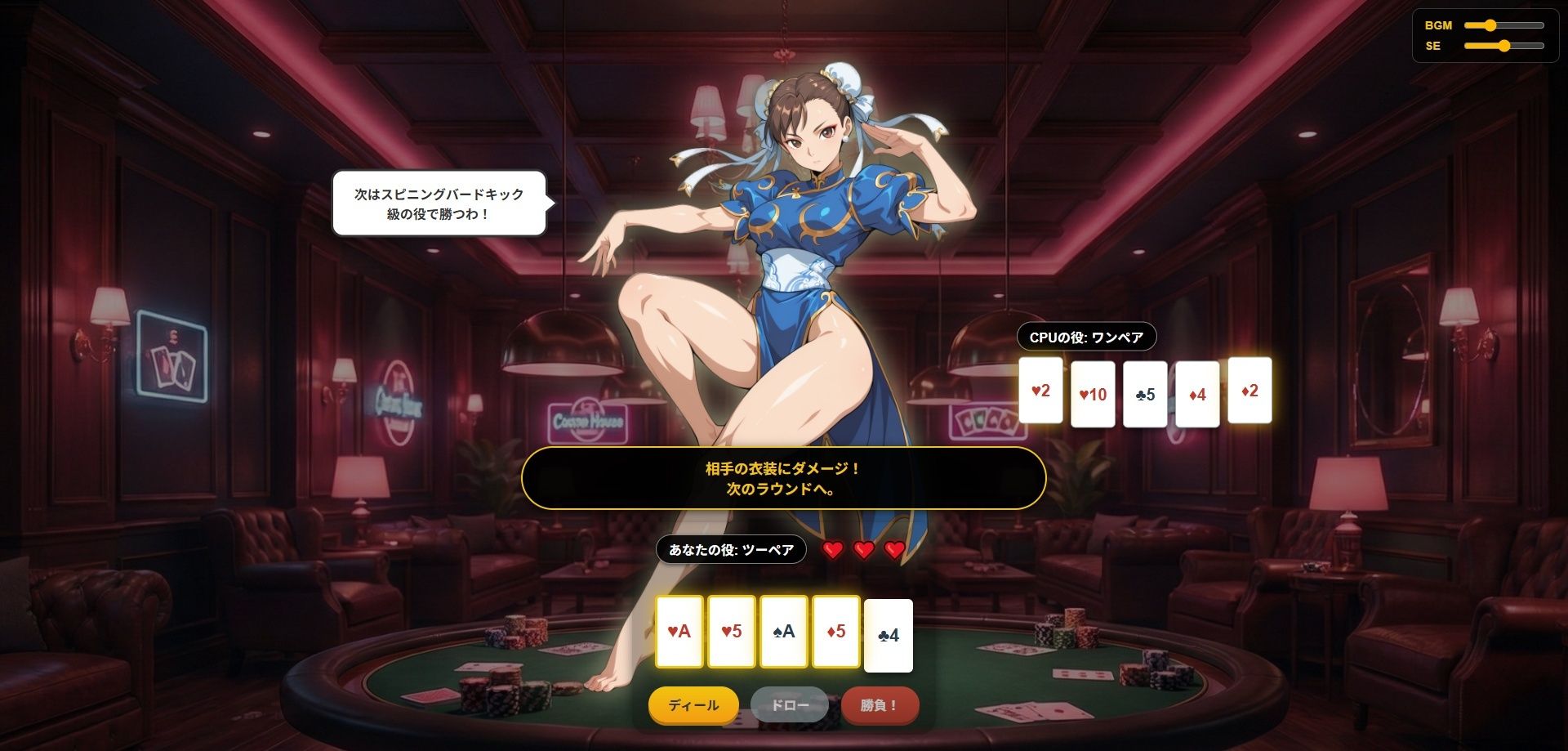Click the SE audio panel label

[1432, 47]
